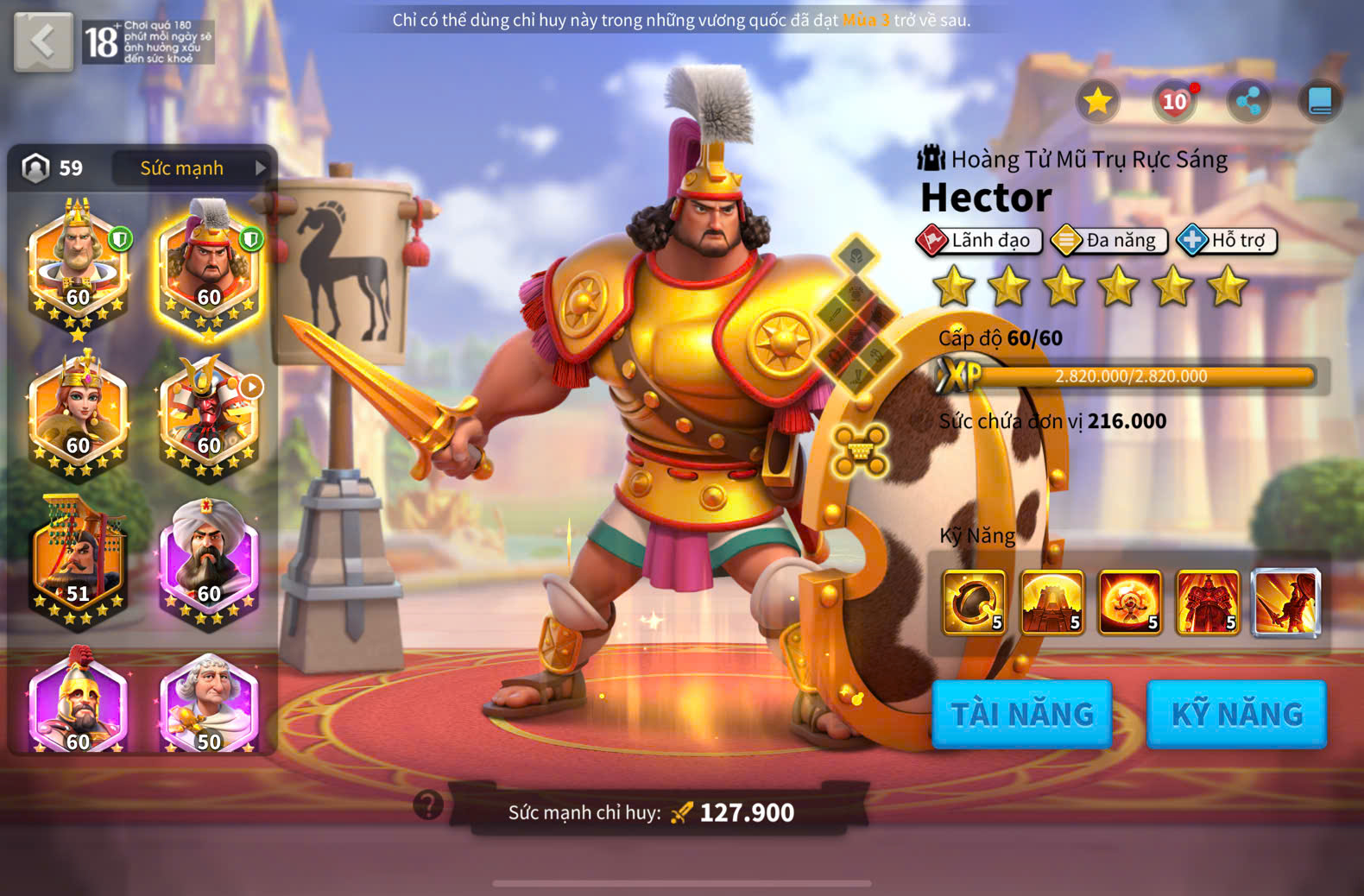Click the heart icon showing 10

1174,102
